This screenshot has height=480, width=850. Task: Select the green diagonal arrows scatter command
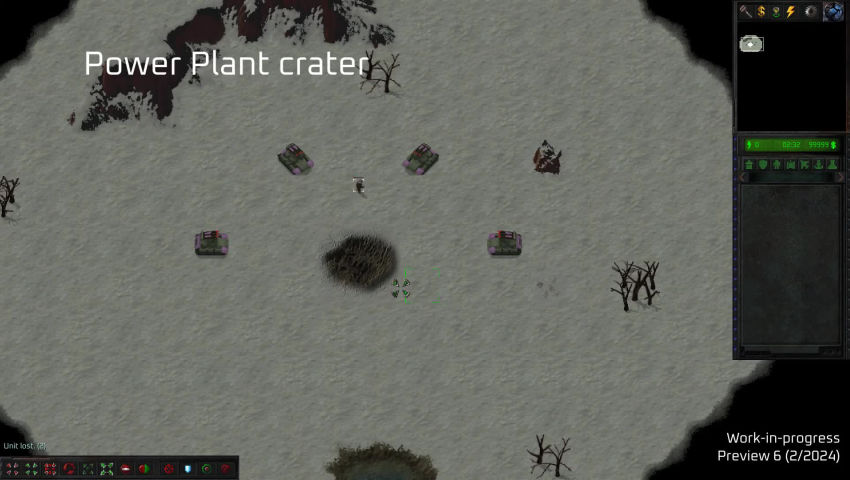106,468
